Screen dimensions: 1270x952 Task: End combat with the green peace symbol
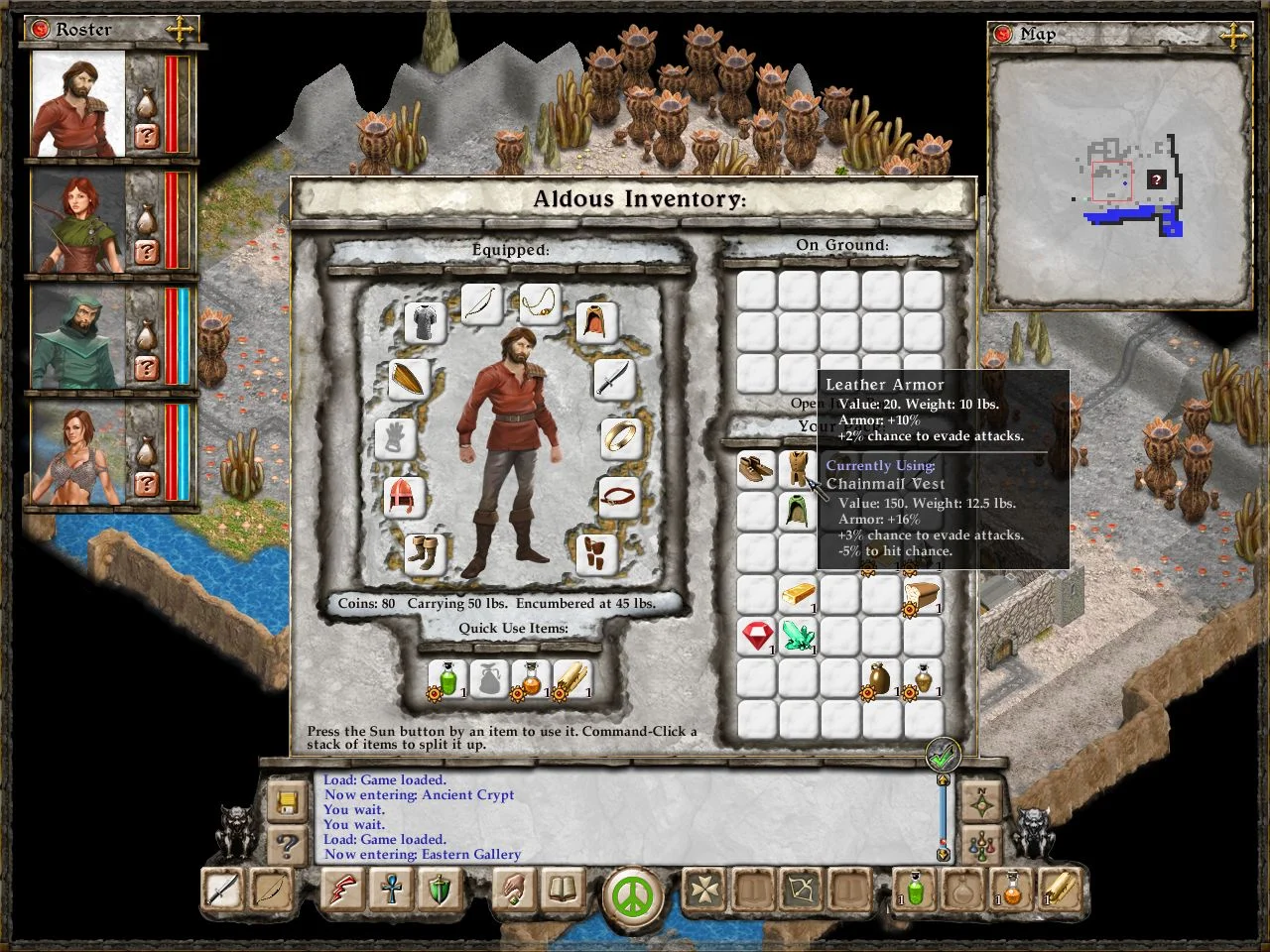pos(632,895)
